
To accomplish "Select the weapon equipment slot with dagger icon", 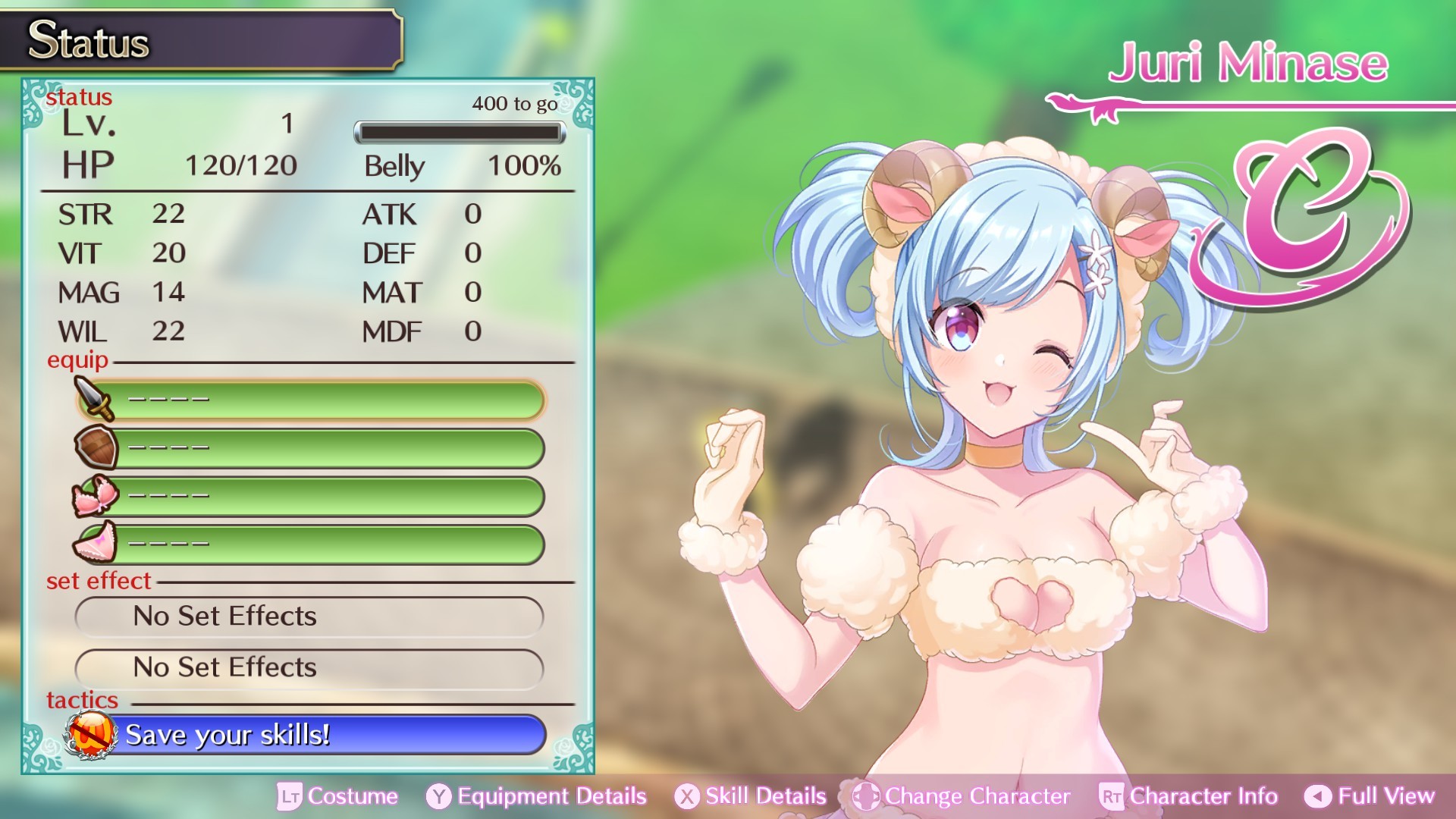I will (x=311, y=400).
